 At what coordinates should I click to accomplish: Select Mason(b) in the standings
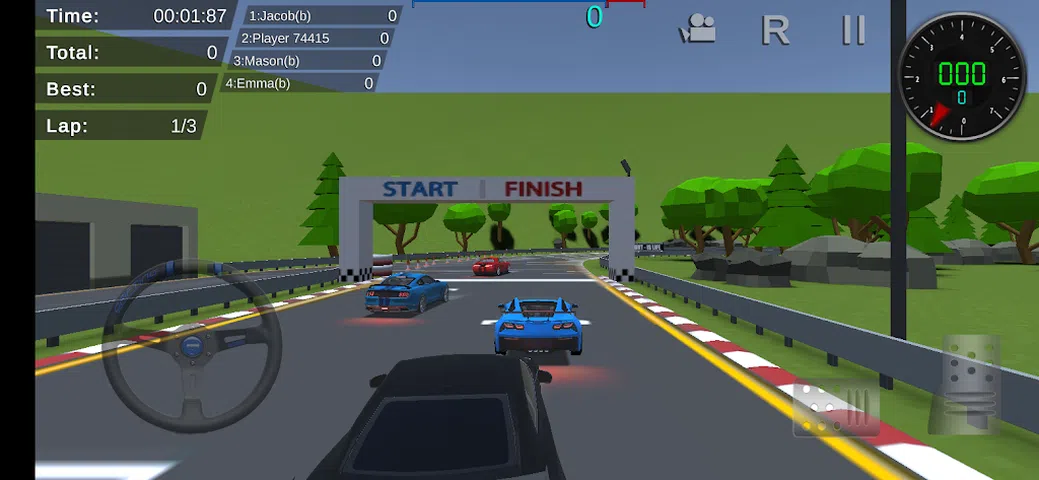click(306, 61)
